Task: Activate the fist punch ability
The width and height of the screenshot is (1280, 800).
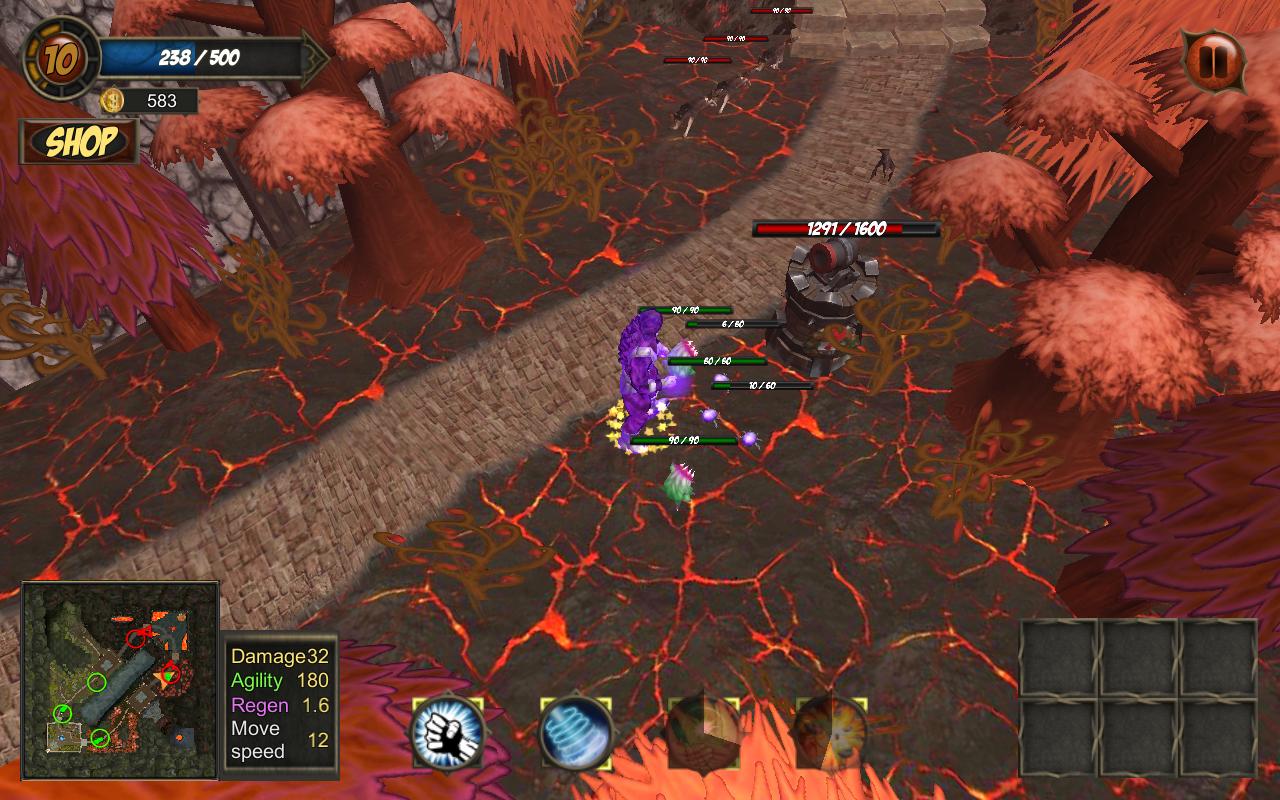Action: pos(449,733)
